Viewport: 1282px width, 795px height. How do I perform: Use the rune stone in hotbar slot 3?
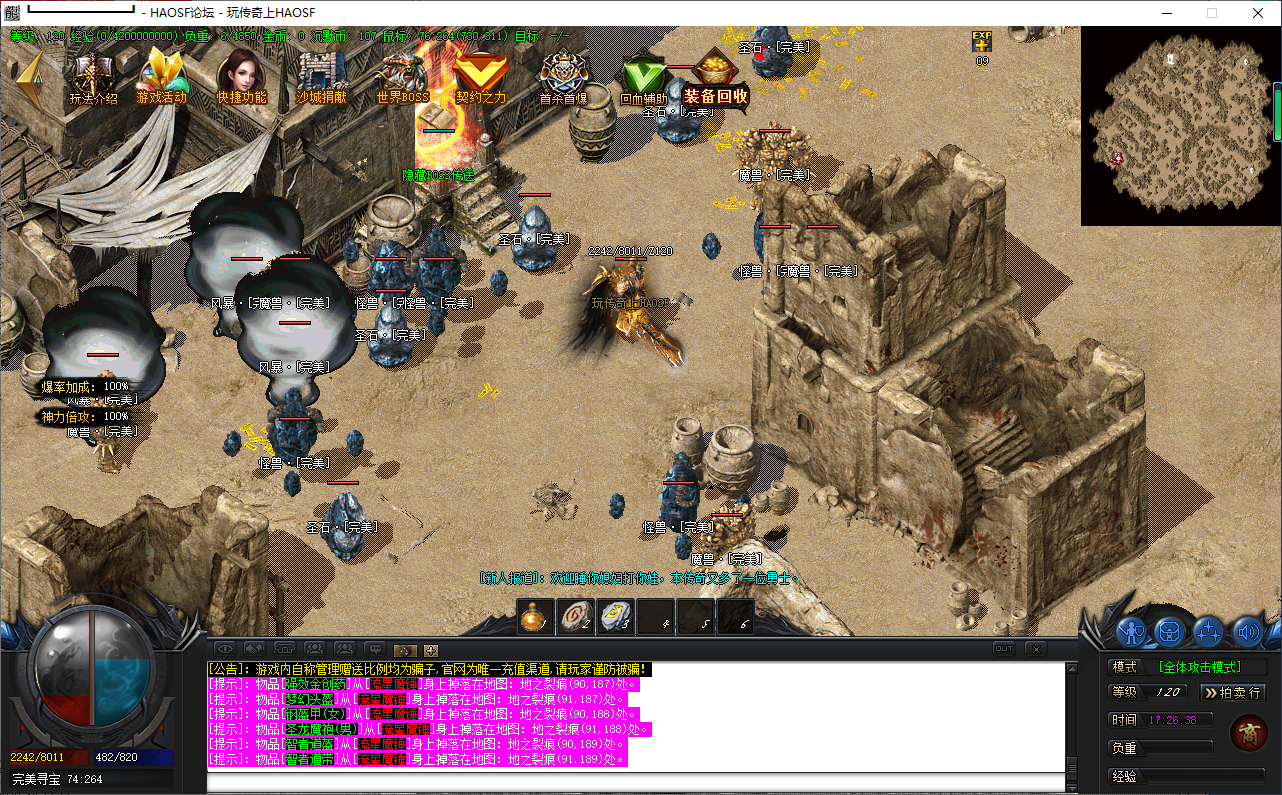coord(615,617)
